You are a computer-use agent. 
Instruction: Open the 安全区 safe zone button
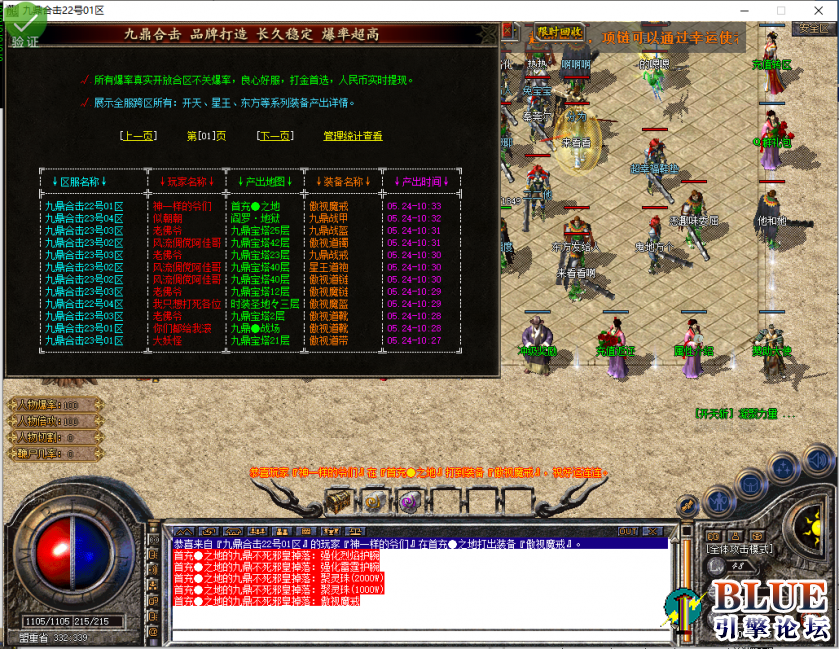tap(814, 28)
